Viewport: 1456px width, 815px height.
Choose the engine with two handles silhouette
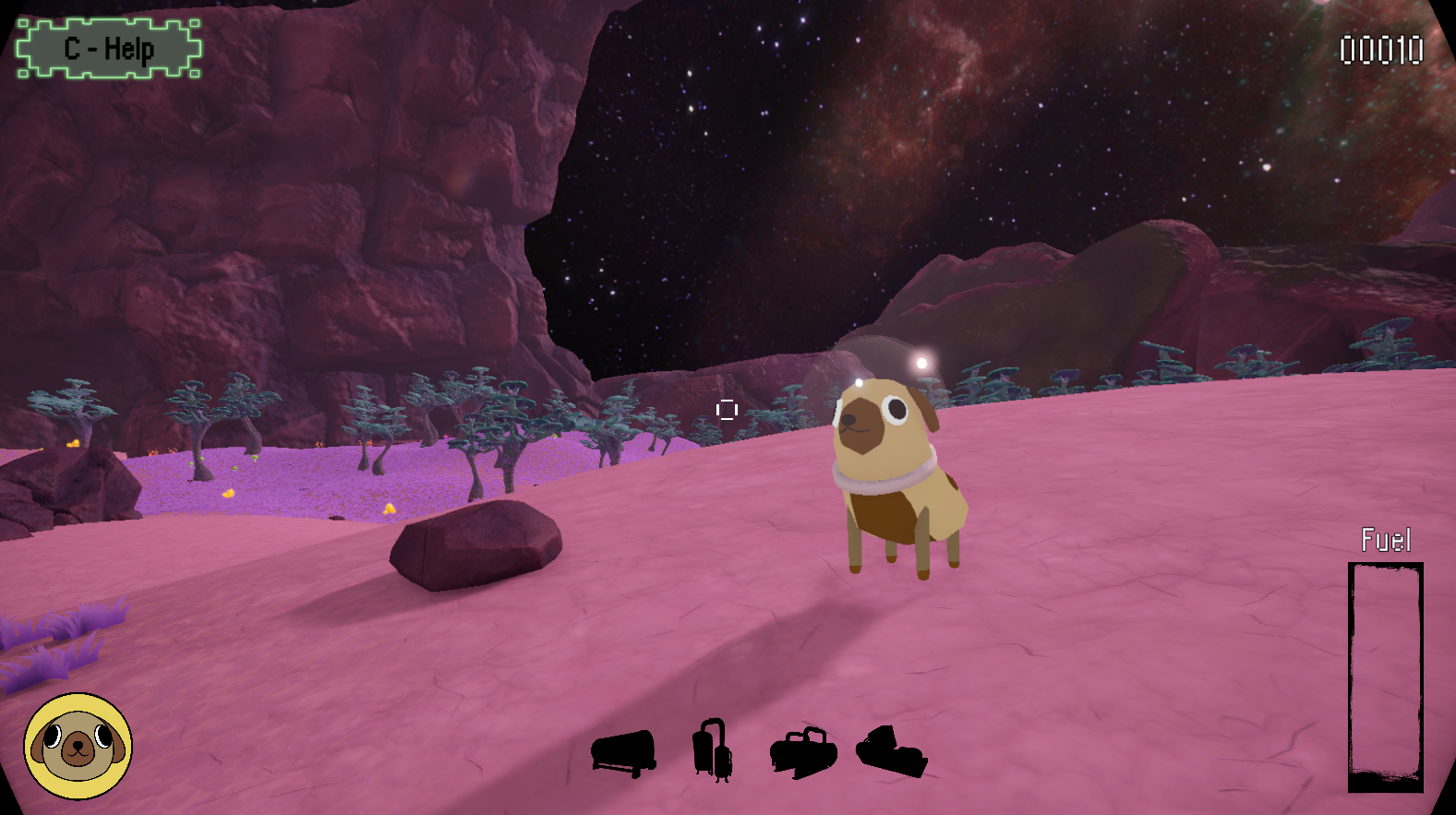[803, 752]
